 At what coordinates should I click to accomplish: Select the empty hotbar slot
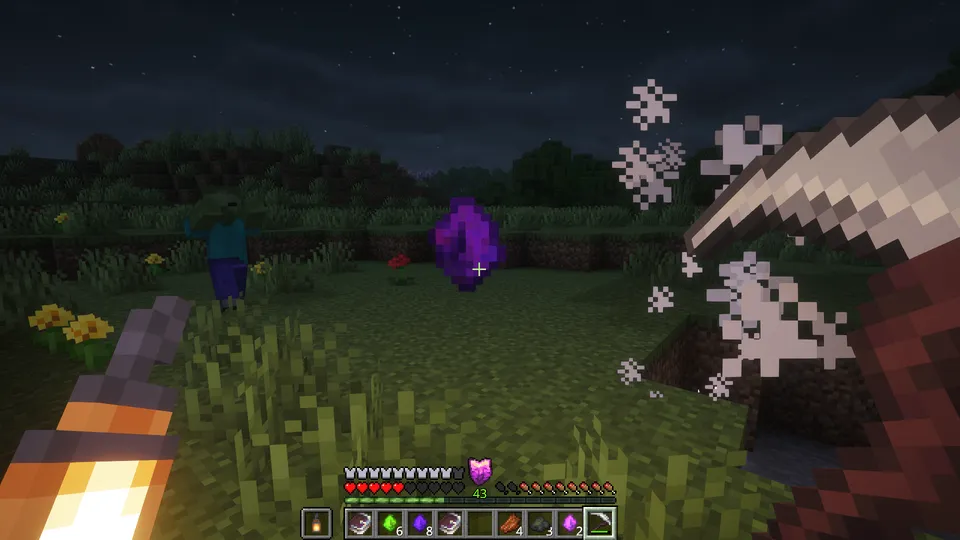click(x=481, y=522)
